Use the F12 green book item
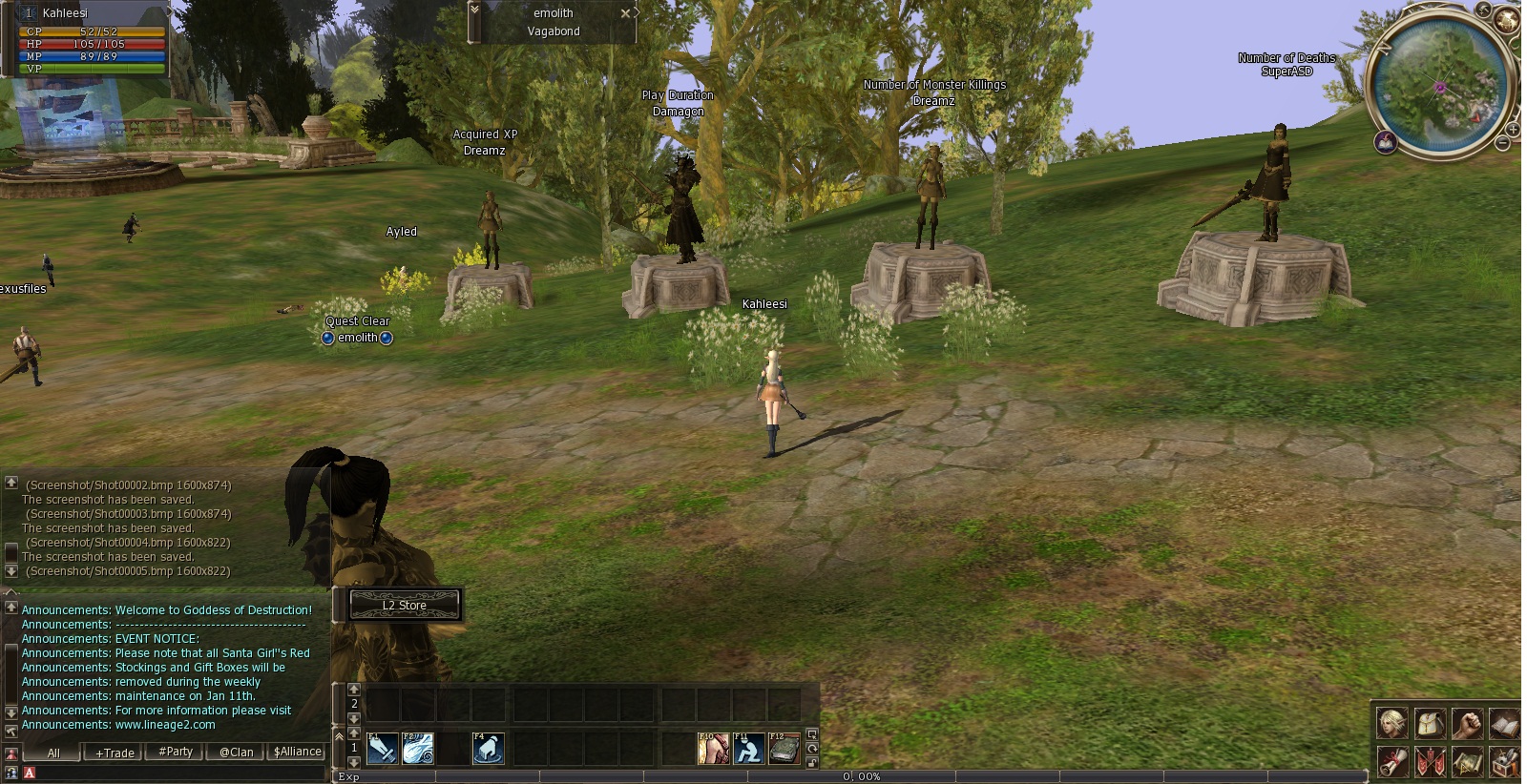This screenshot has width=1527, height=784. [784, 749]
